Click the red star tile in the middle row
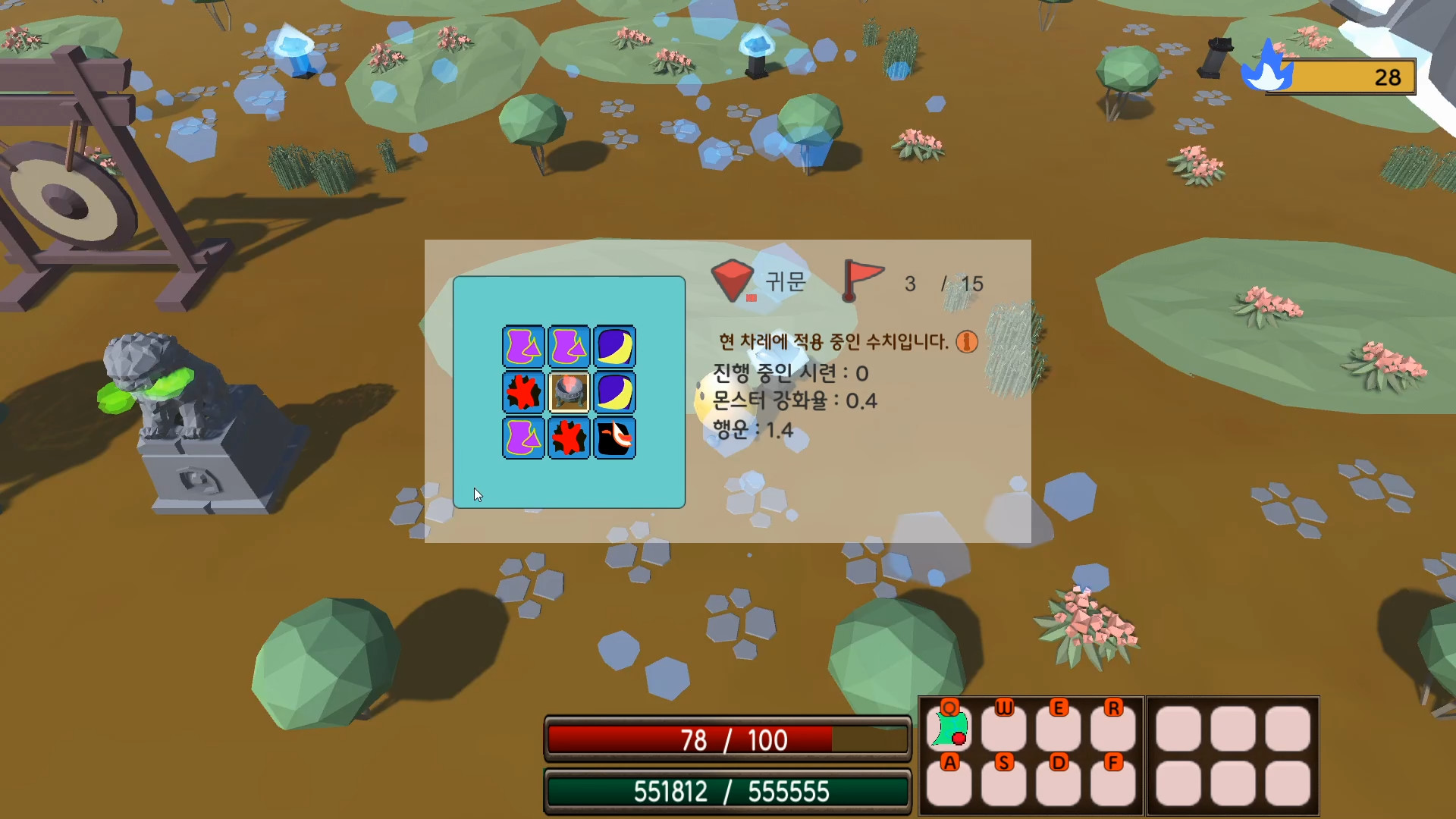The height and width of the screenshot is (819, 1456). pyautogui.click(x=523, y=393)
